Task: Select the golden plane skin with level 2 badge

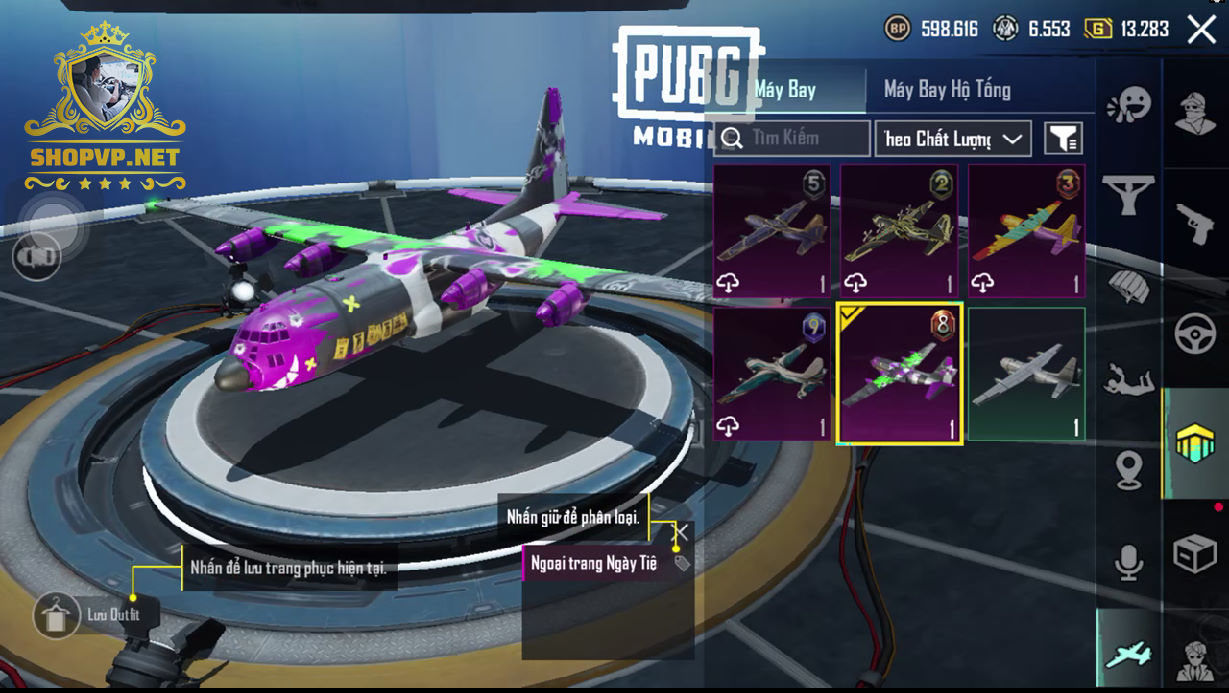Action: click(x=899, y=231)
